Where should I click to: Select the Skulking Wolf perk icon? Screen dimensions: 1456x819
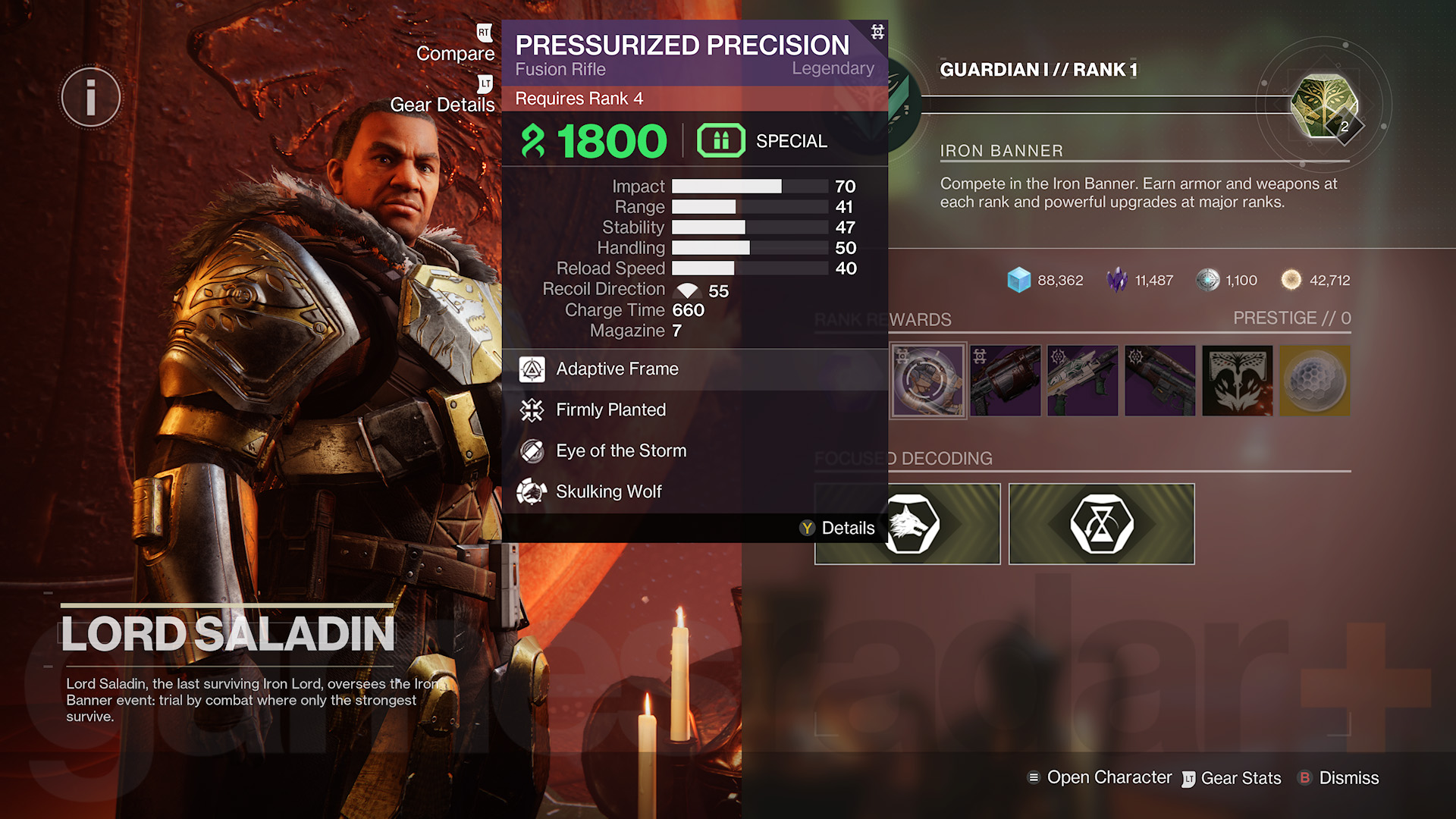[533, 491]
